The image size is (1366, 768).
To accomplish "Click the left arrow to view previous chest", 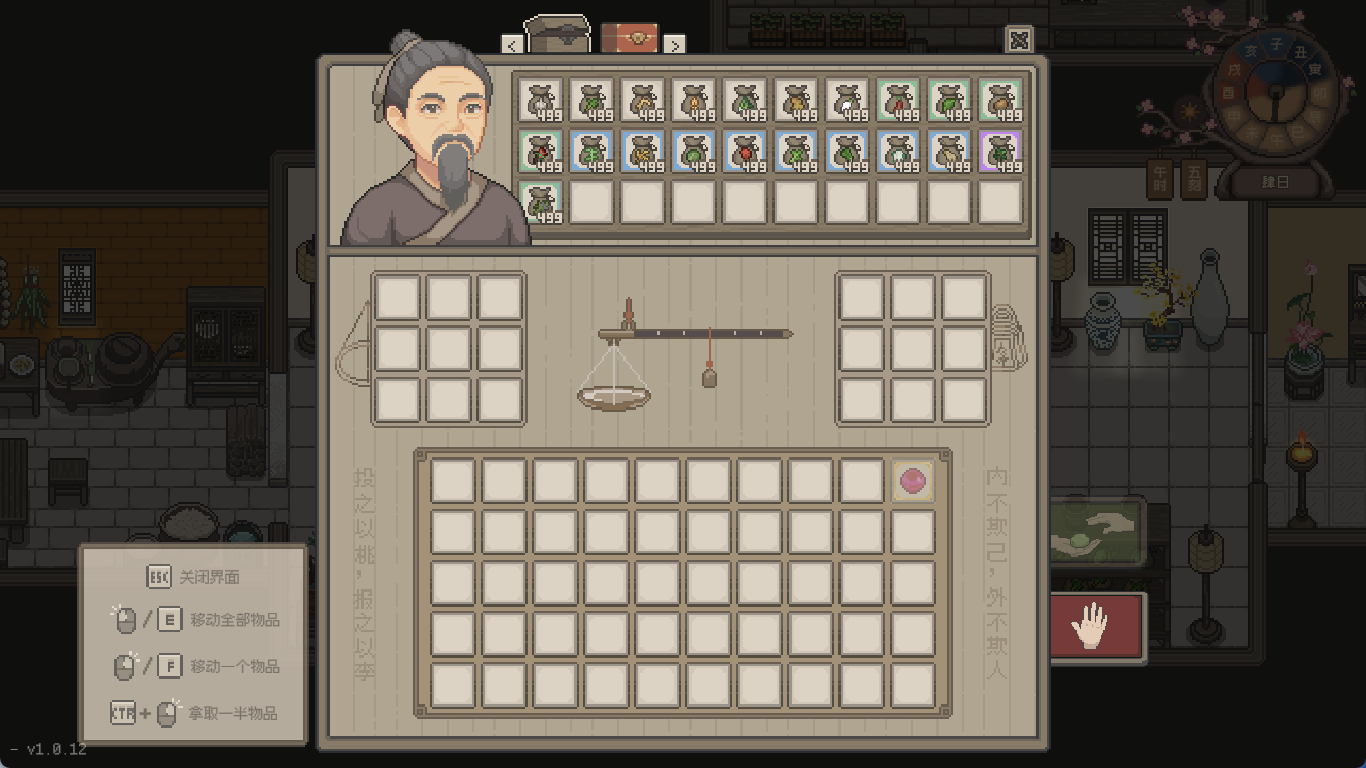I will click(x=513, y=45).
